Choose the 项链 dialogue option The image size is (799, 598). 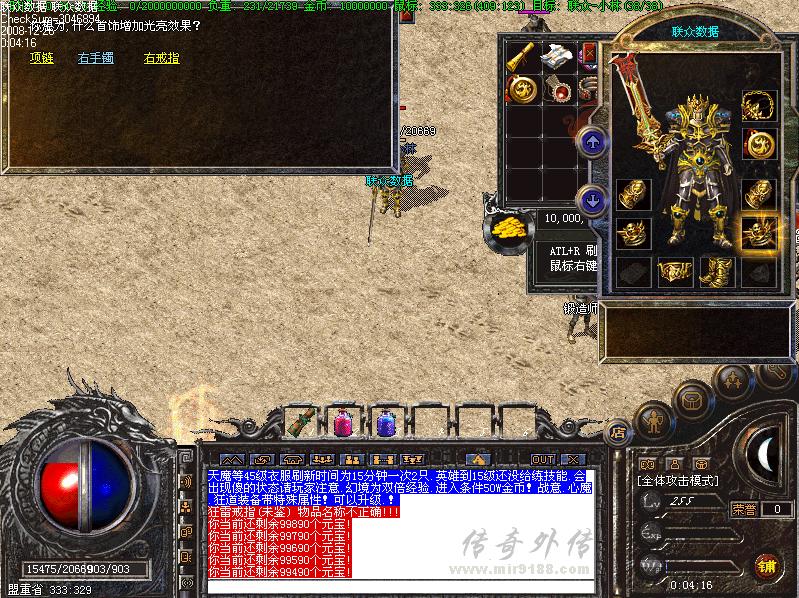[x=41, y=59]
